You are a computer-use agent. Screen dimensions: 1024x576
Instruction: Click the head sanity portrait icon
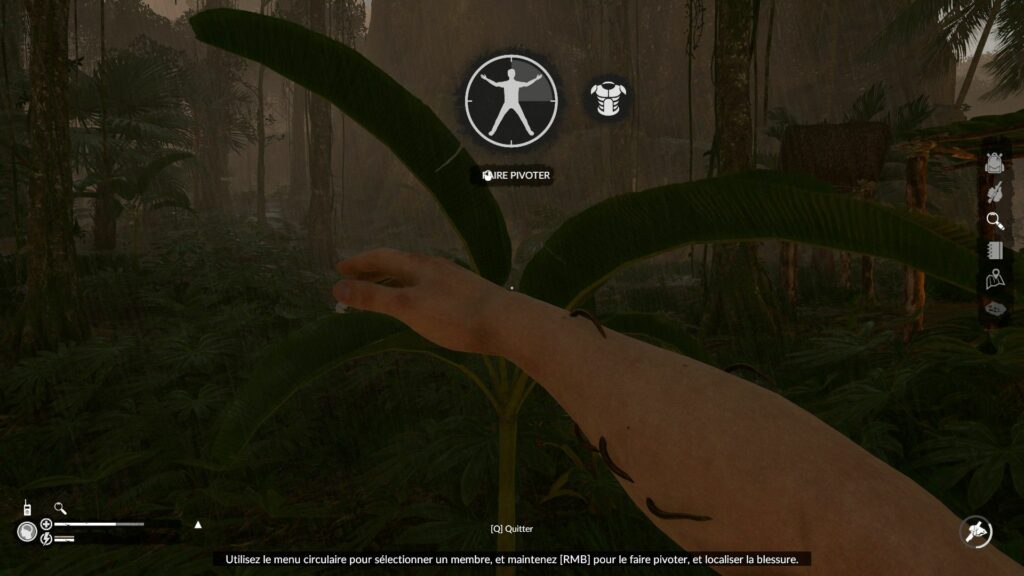click(x=27, y=531)
